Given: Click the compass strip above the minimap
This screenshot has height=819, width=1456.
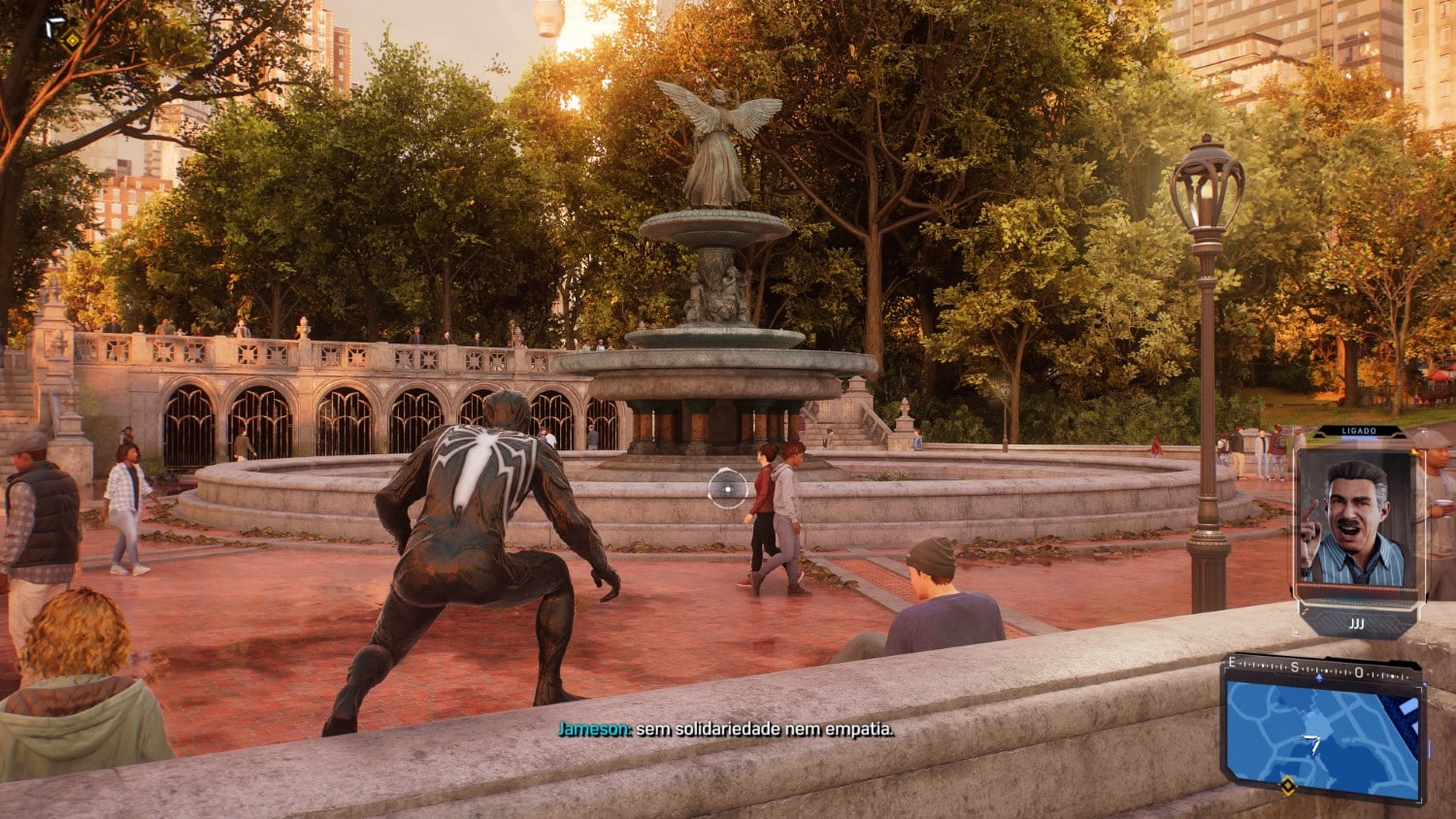Looking at the screenshot, I should point(1322,668).
